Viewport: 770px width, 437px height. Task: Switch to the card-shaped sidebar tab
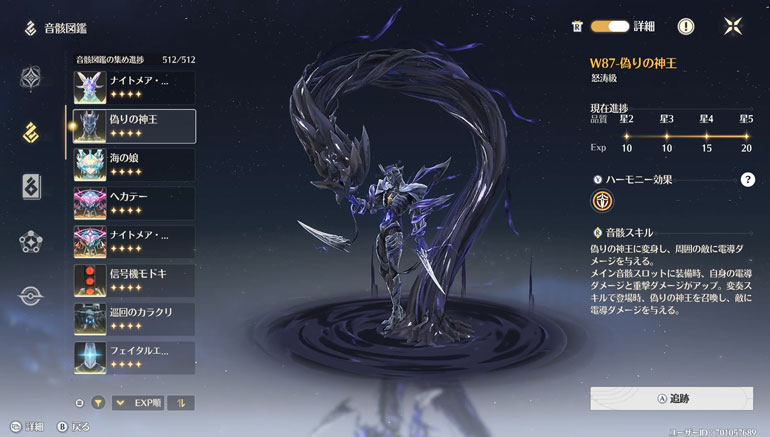31,186
